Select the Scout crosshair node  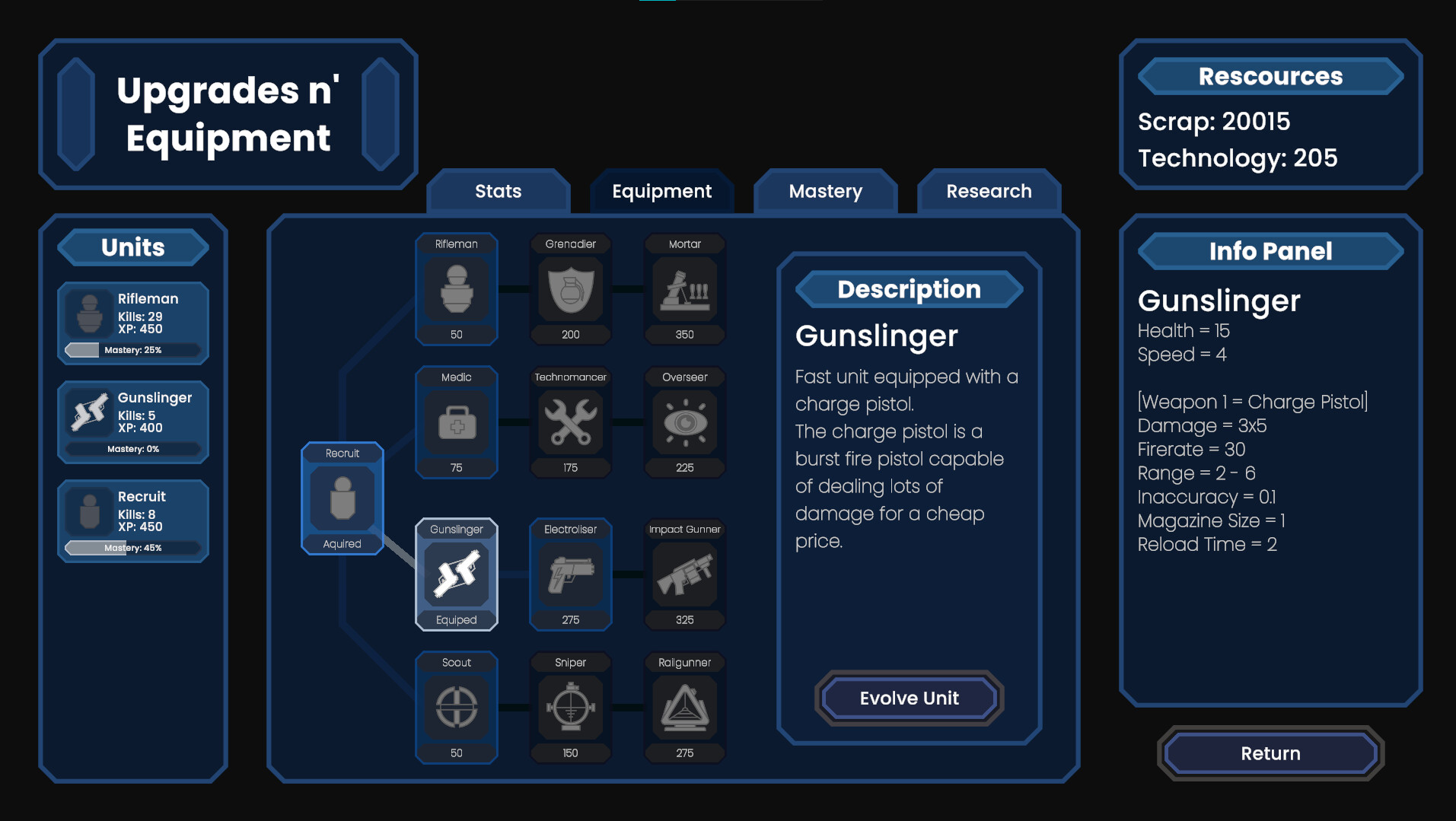(x=456, y=709)
